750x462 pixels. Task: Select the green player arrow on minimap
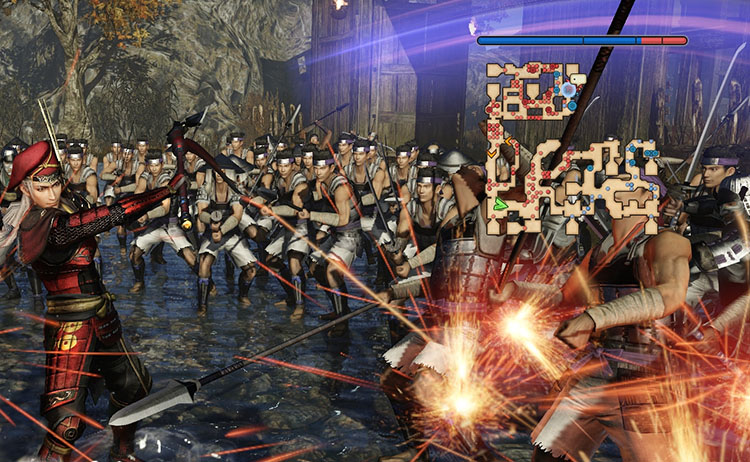tap(501, 203)
